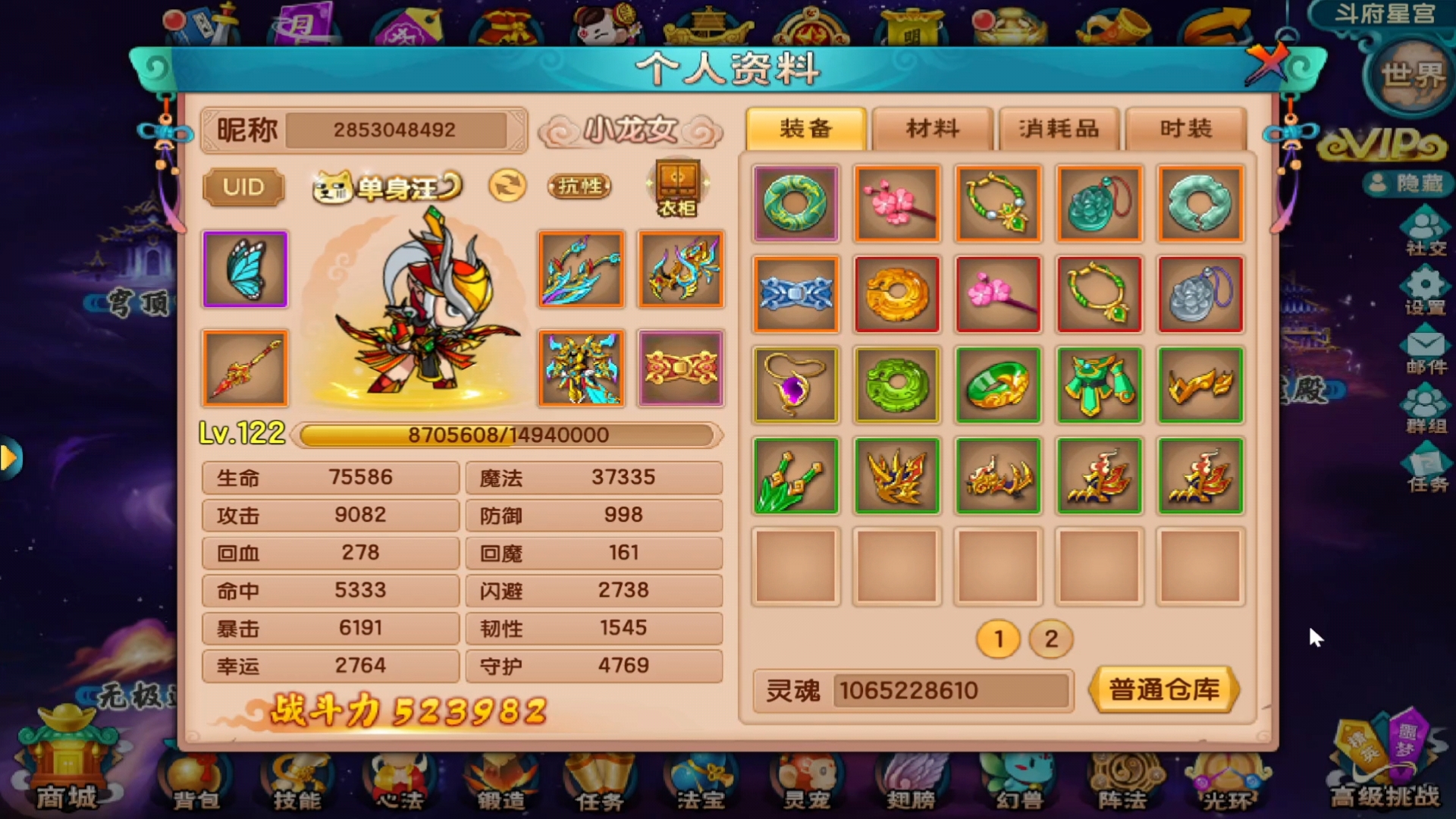Open the 设置 settings gear
Image resolution: width=1456 pixels, height=819 pixels.
(1426, 291)
